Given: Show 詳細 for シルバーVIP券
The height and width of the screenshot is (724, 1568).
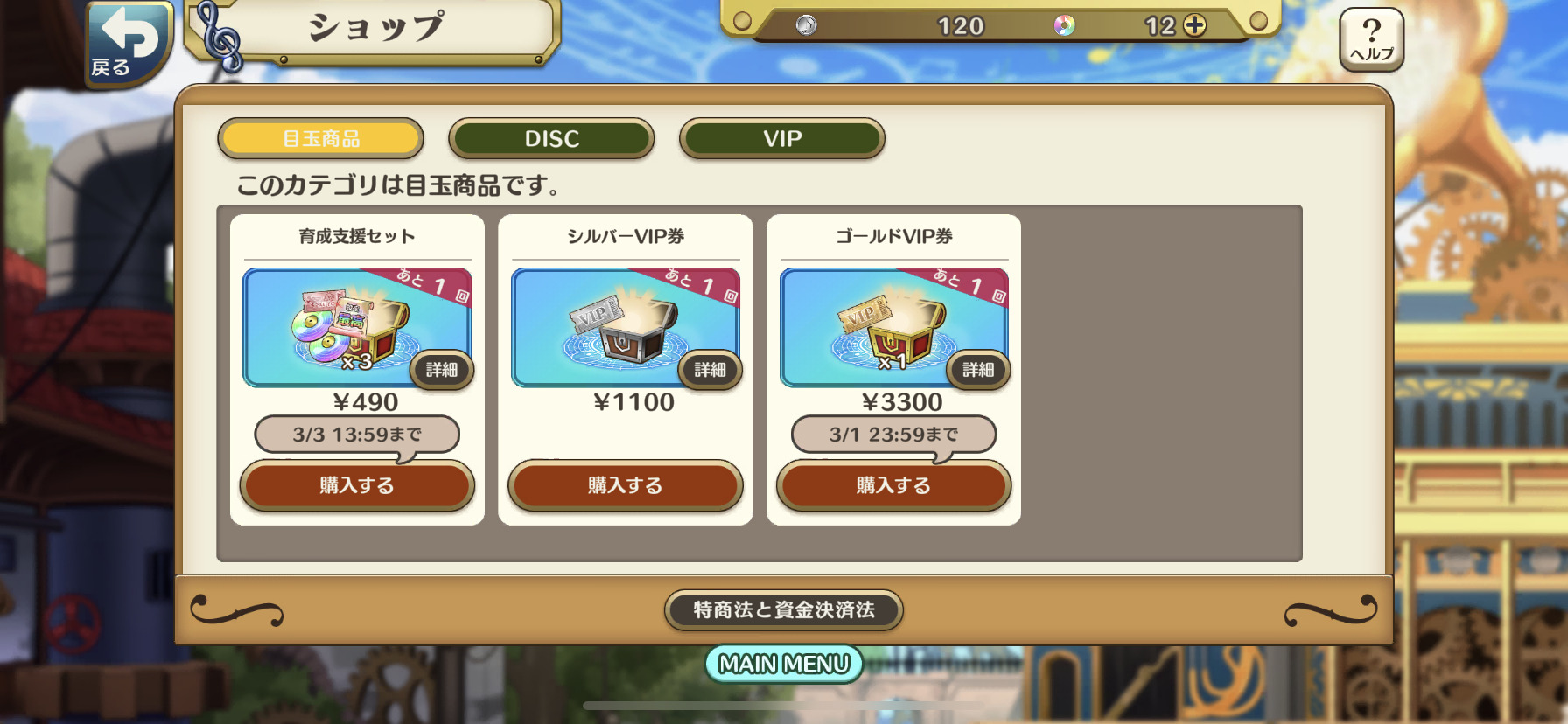Looking at the screenshot, I should [710, 370].
